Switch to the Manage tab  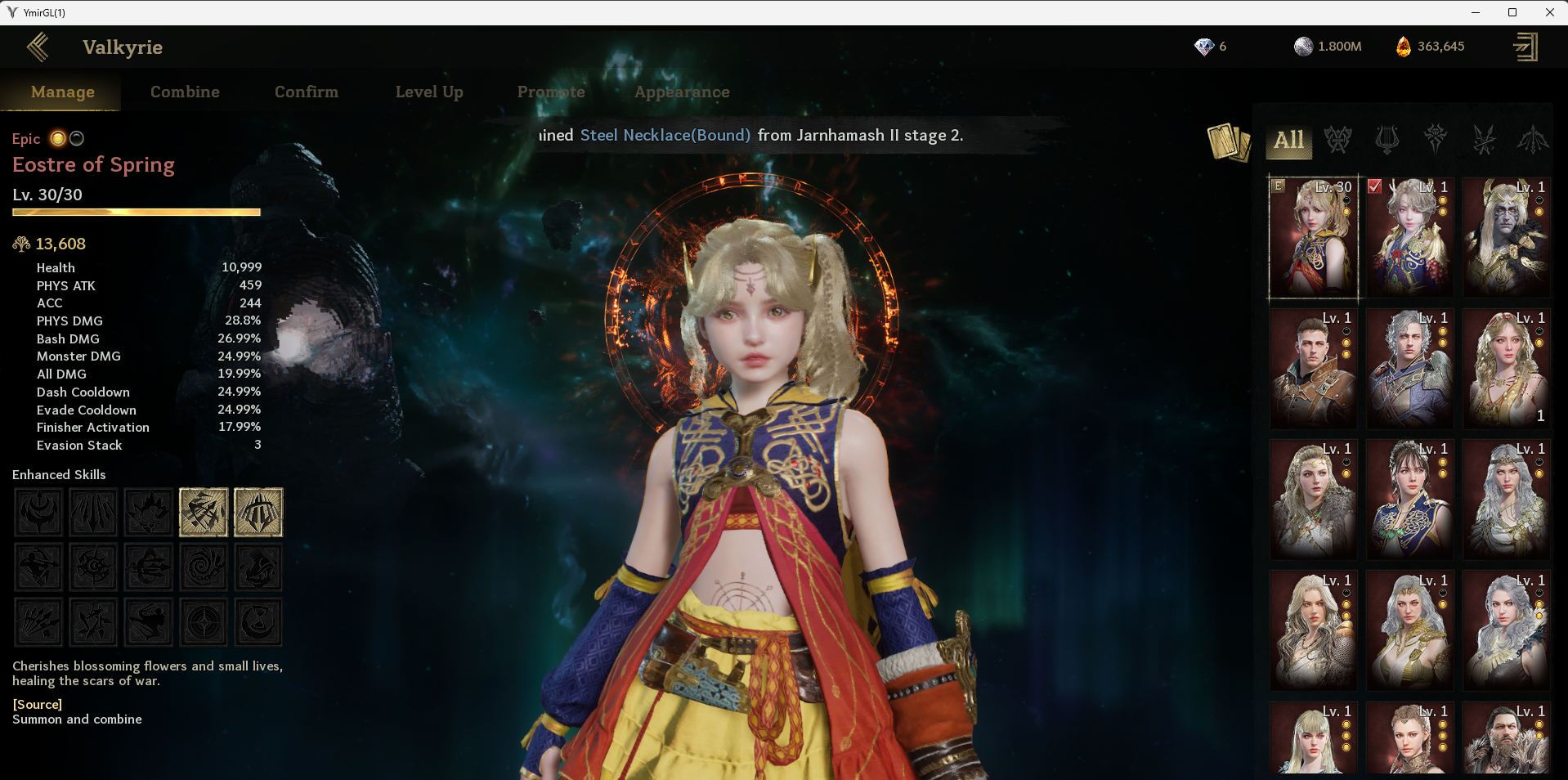(x=63, y=92)
